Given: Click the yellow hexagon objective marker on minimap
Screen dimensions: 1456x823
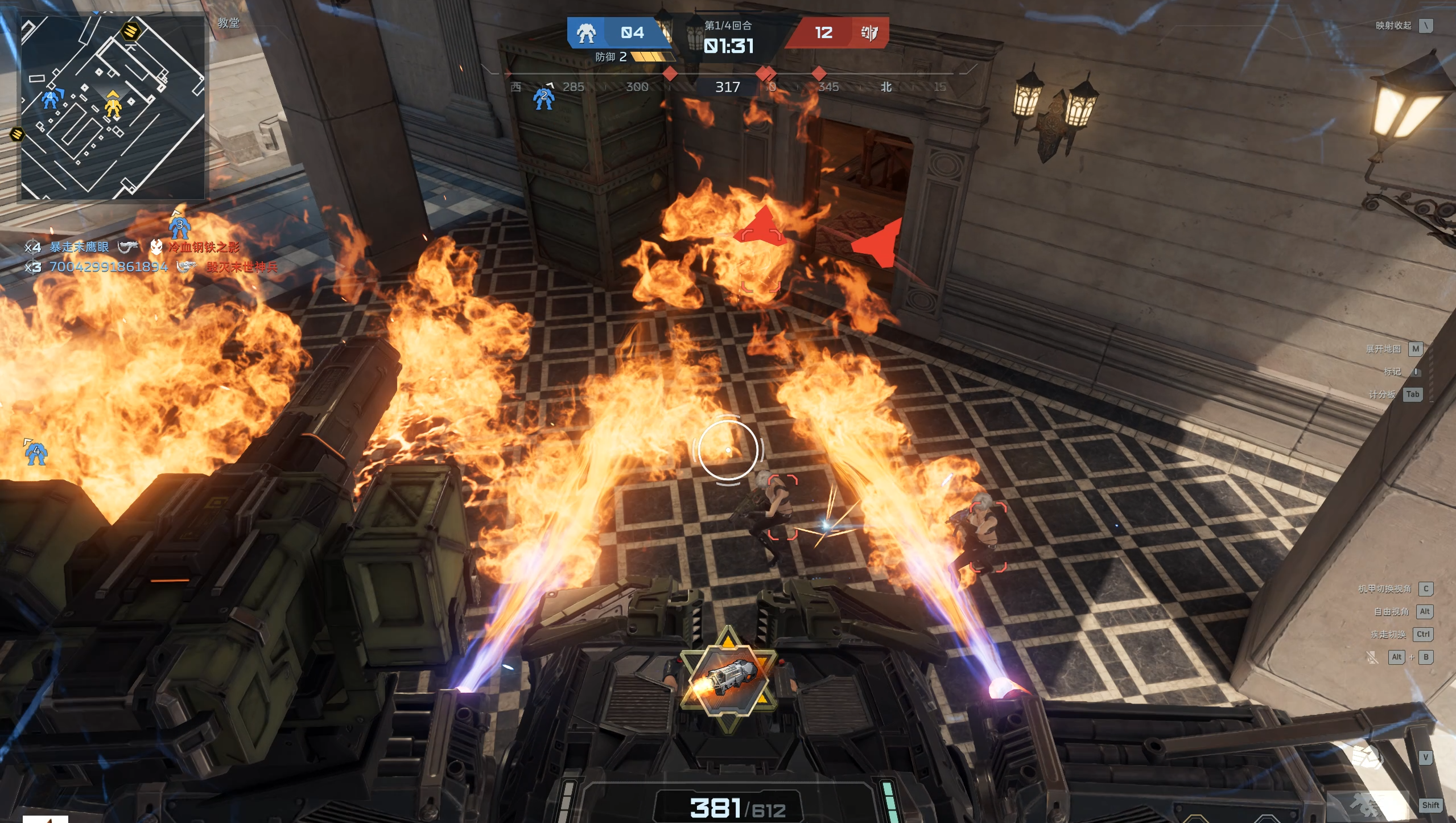Looking at the screenshot, I should coord(131,30).
